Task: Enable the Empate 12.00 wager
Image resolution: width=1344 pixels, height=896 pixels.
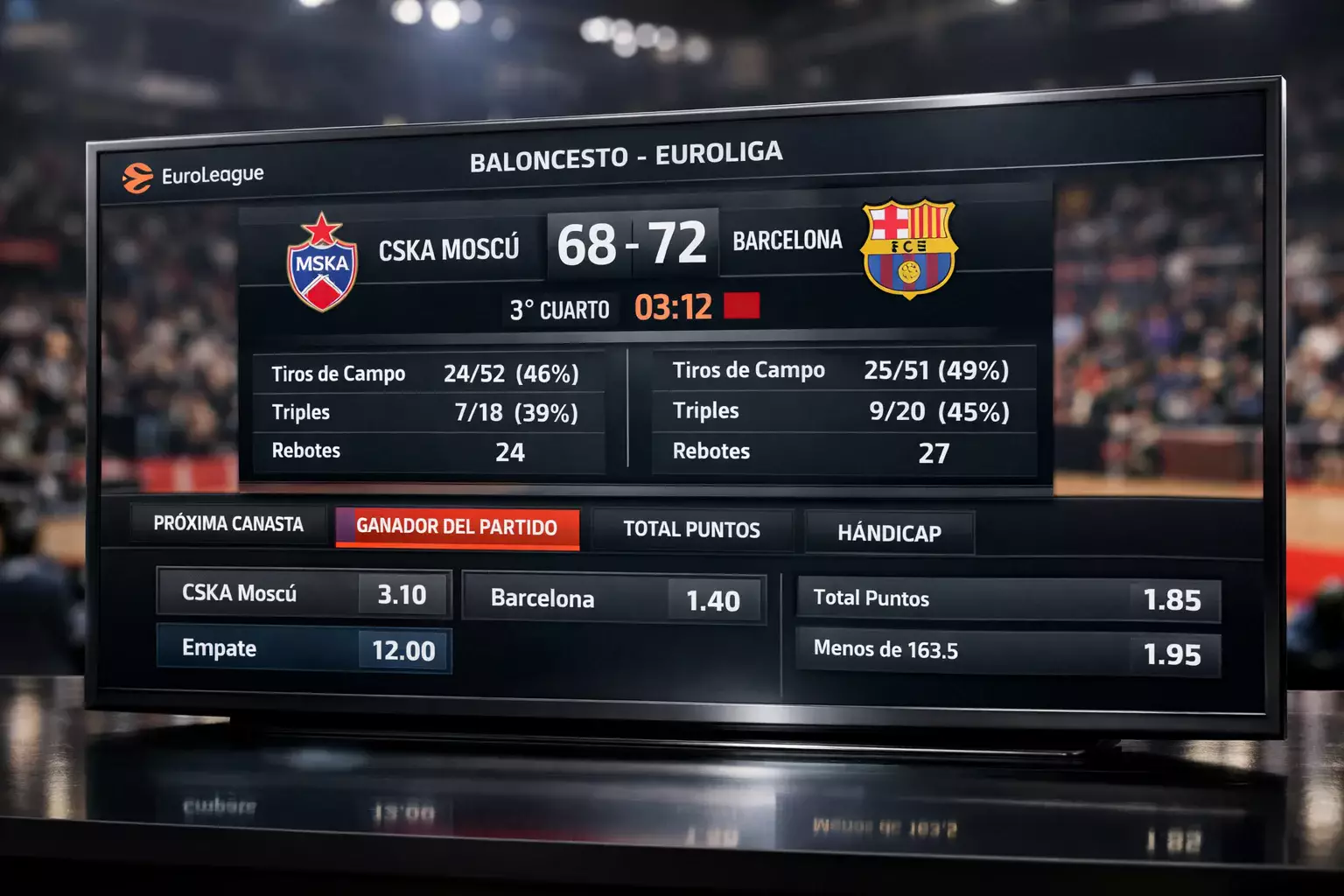Action: click(x=303, y=649)
